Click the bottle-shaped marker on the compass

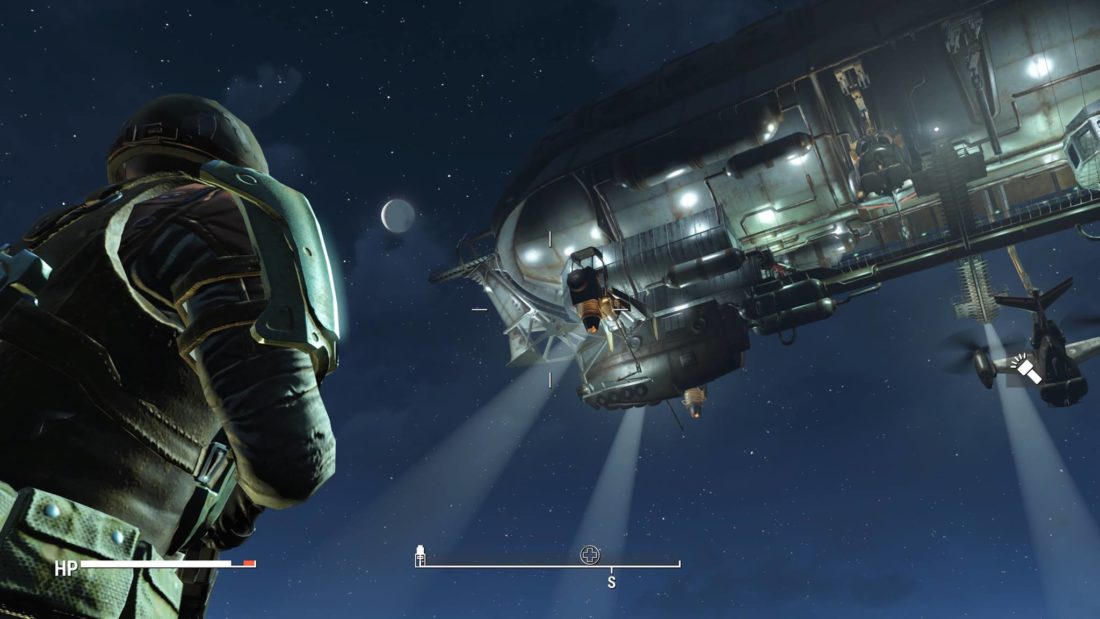421,555
